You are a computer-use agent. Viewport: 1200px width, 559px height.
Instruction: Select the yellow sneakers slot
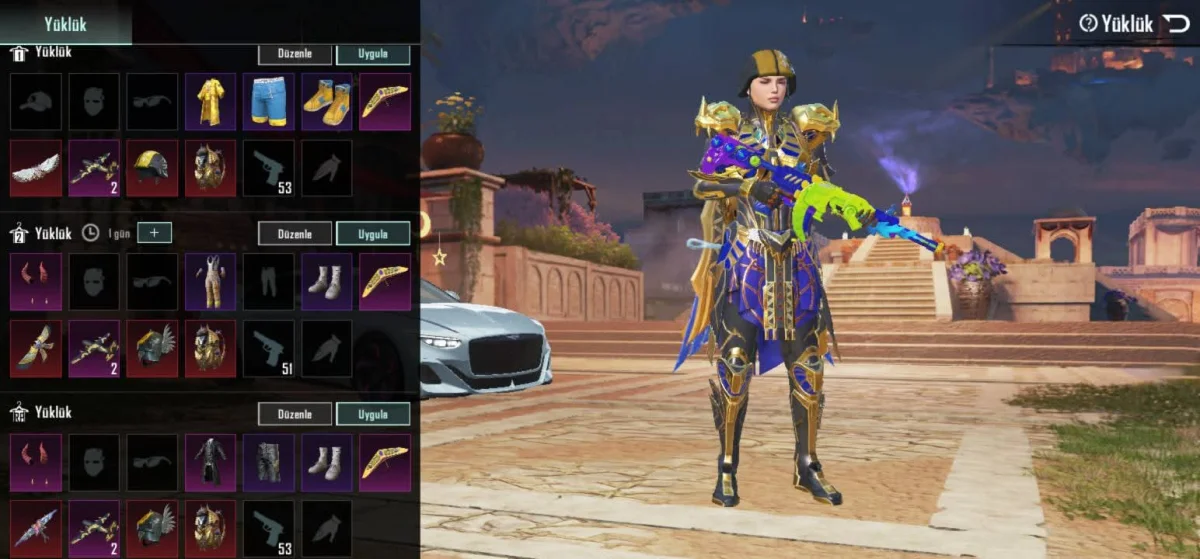tap(327, 101)
